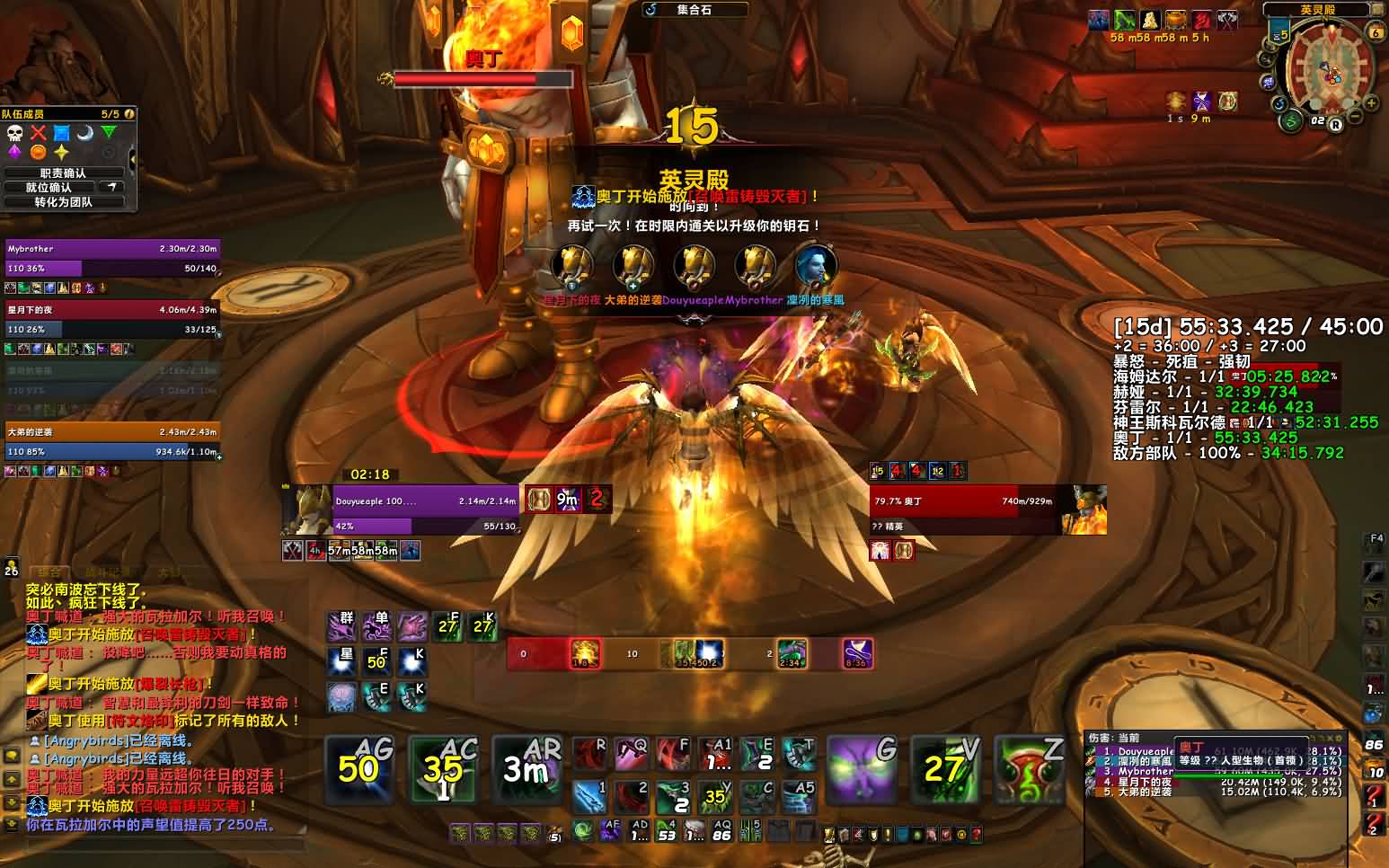Activate the large ability bound to AG
Viewport: 1389px width, 868px height.
coord(358,769)
